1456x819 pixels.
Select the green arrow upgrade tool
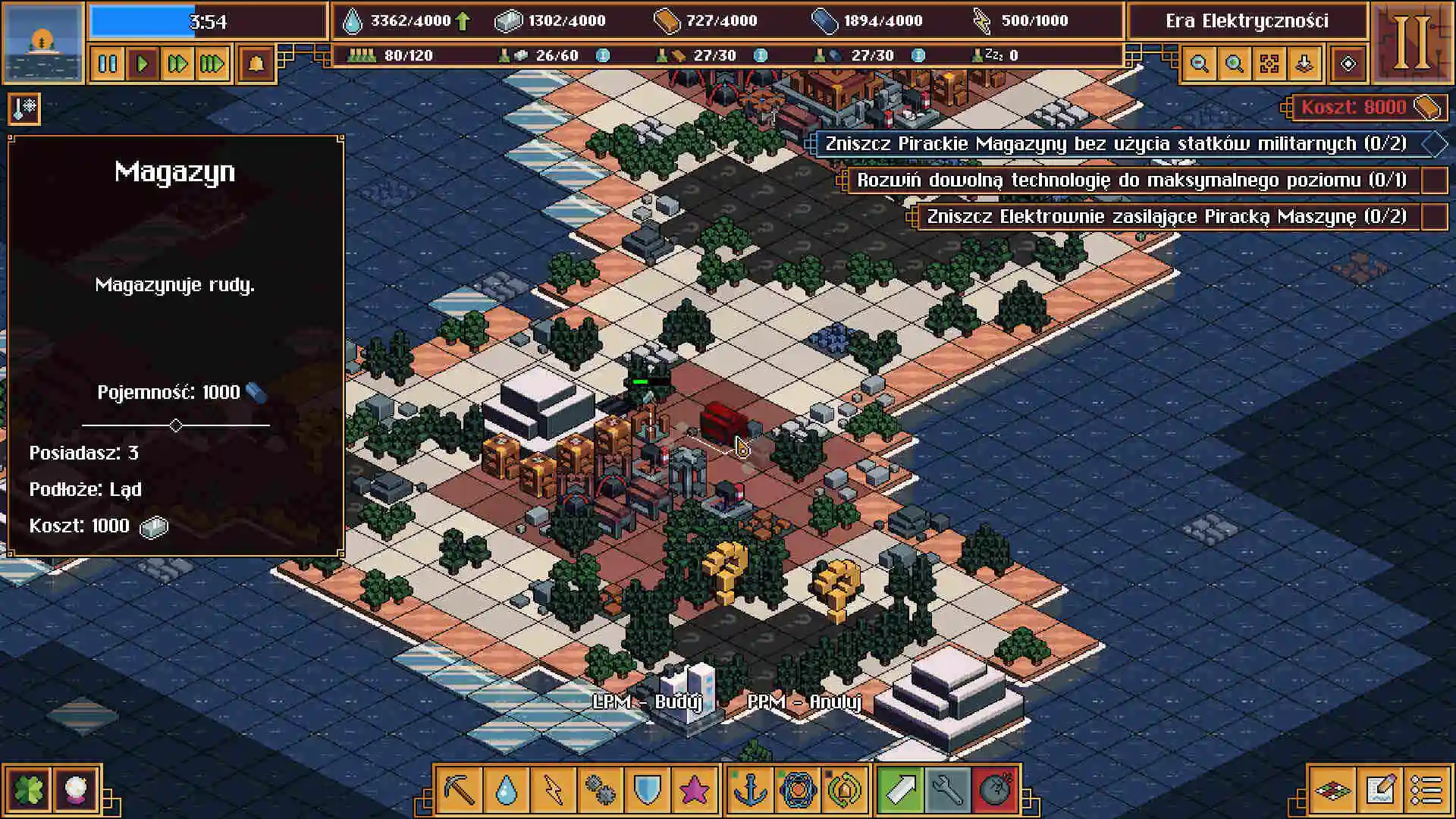pos(901,790)
